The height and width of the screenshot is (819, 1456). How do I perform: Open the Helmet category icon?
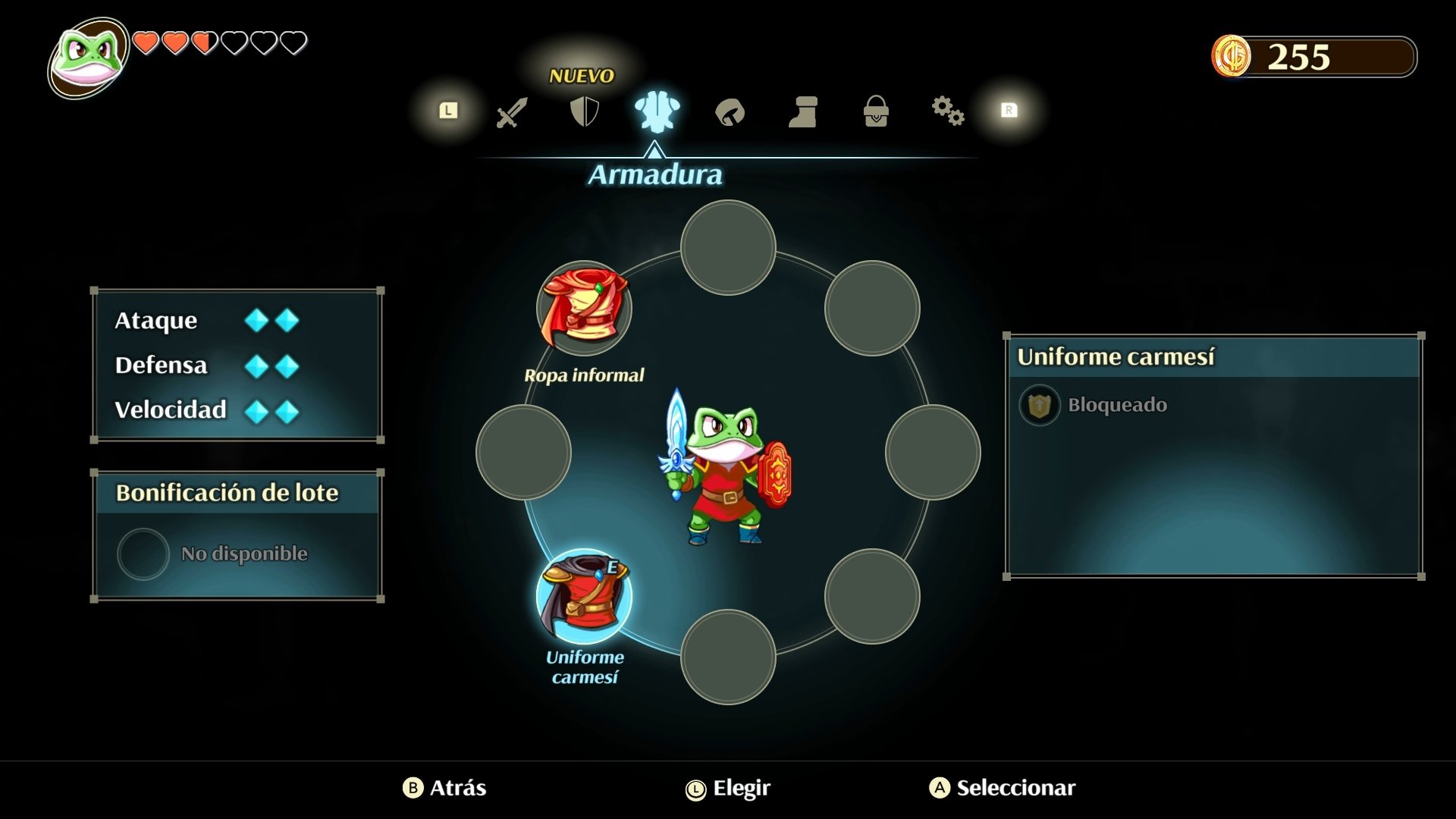[x=730, y=112]
